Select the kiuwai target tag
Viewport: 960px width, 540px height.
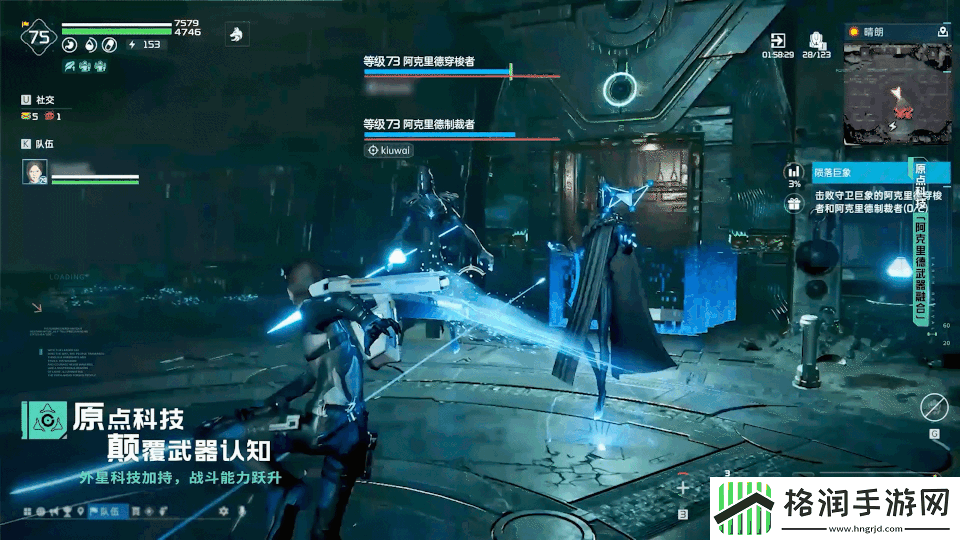[389, 150]
